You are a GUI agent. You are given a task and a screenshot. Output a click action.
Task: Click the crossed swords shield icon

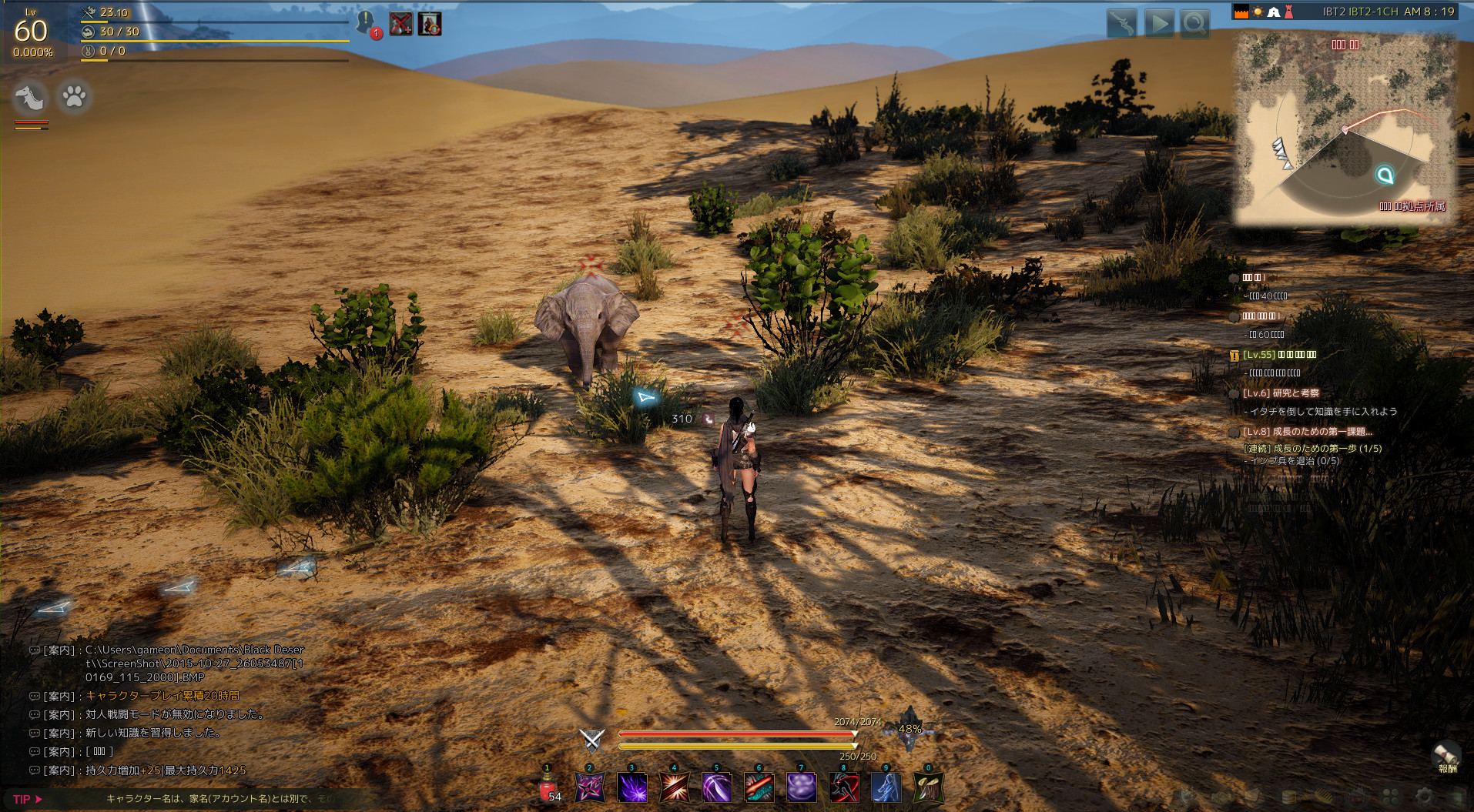(x=591, y=740)
